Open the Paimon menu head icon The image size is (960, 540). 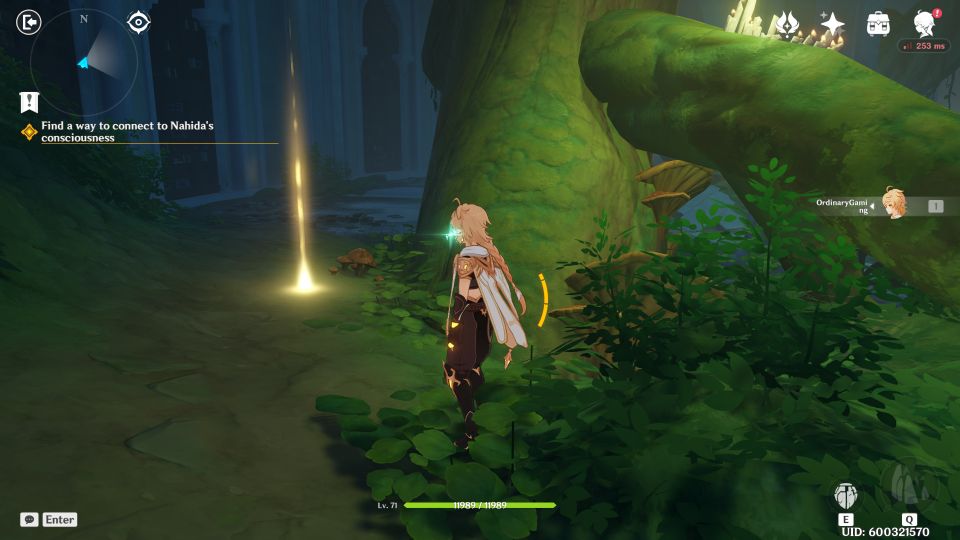(x=925, y=24)
